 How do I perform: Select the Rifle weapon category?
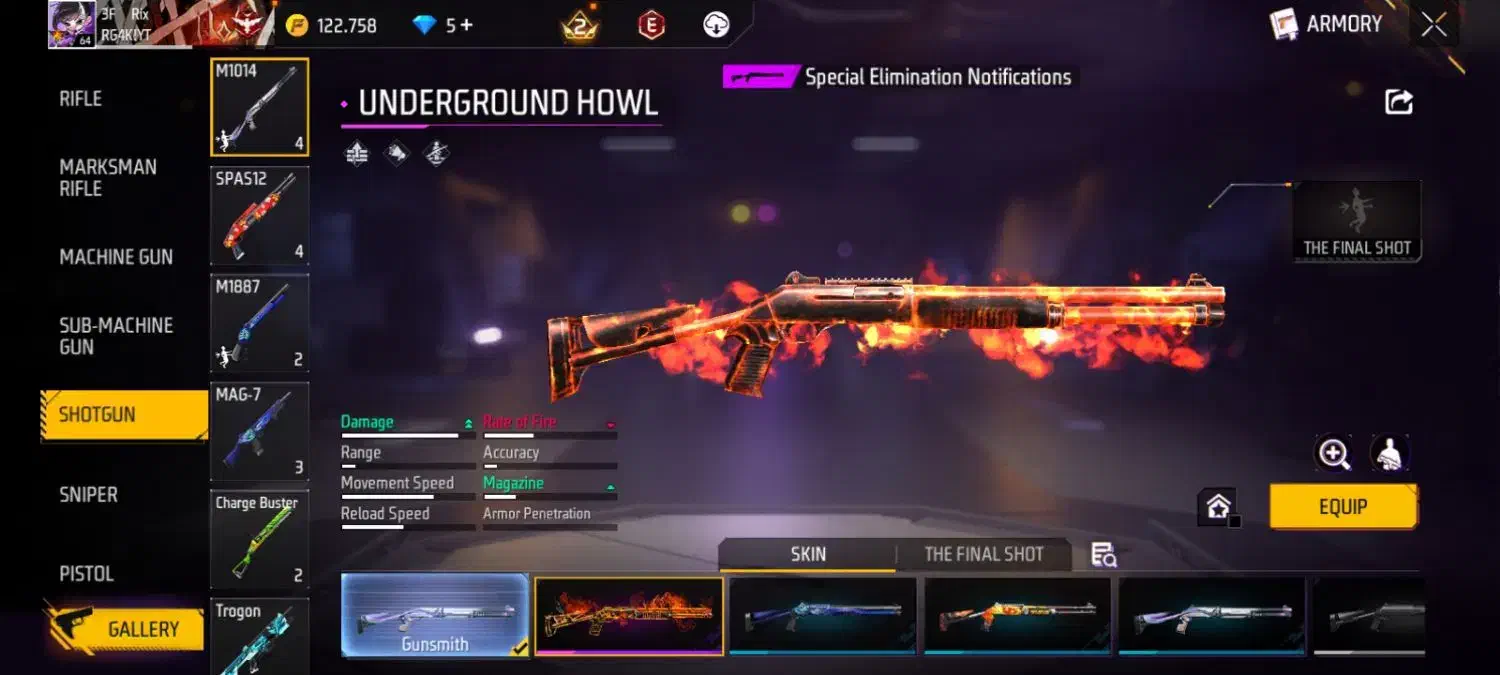(x=81, y=98)
